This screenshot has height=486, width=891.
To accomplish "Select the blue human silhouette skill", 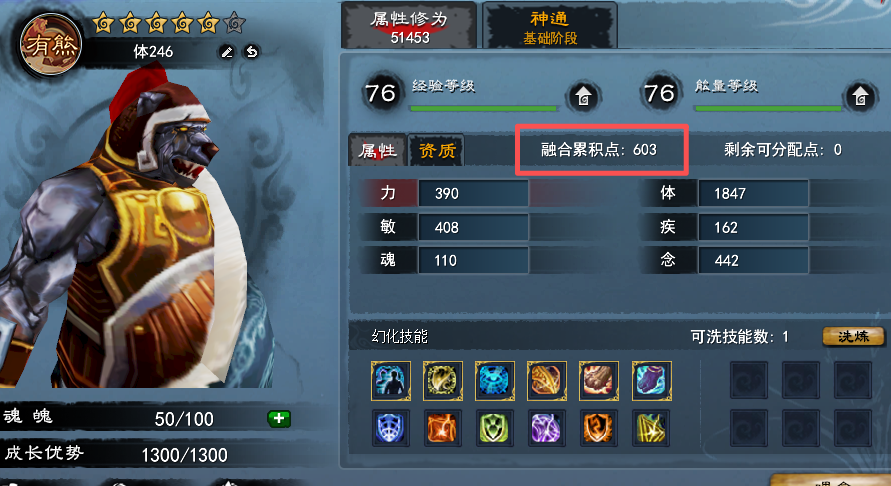I will click(x=391, y=381).
